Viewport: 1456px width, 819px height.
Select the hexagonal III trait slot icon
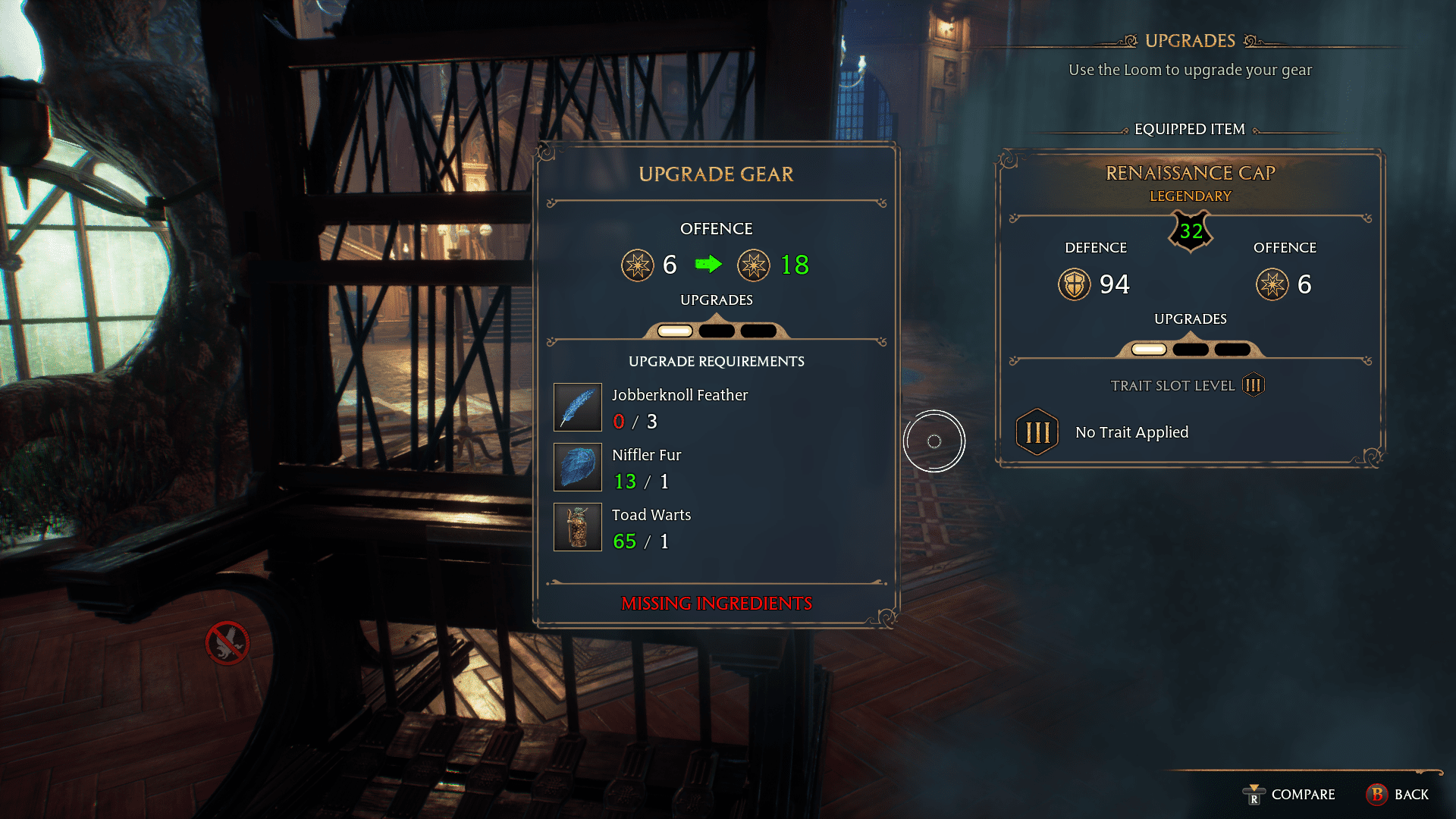(x=1037, y=431)
